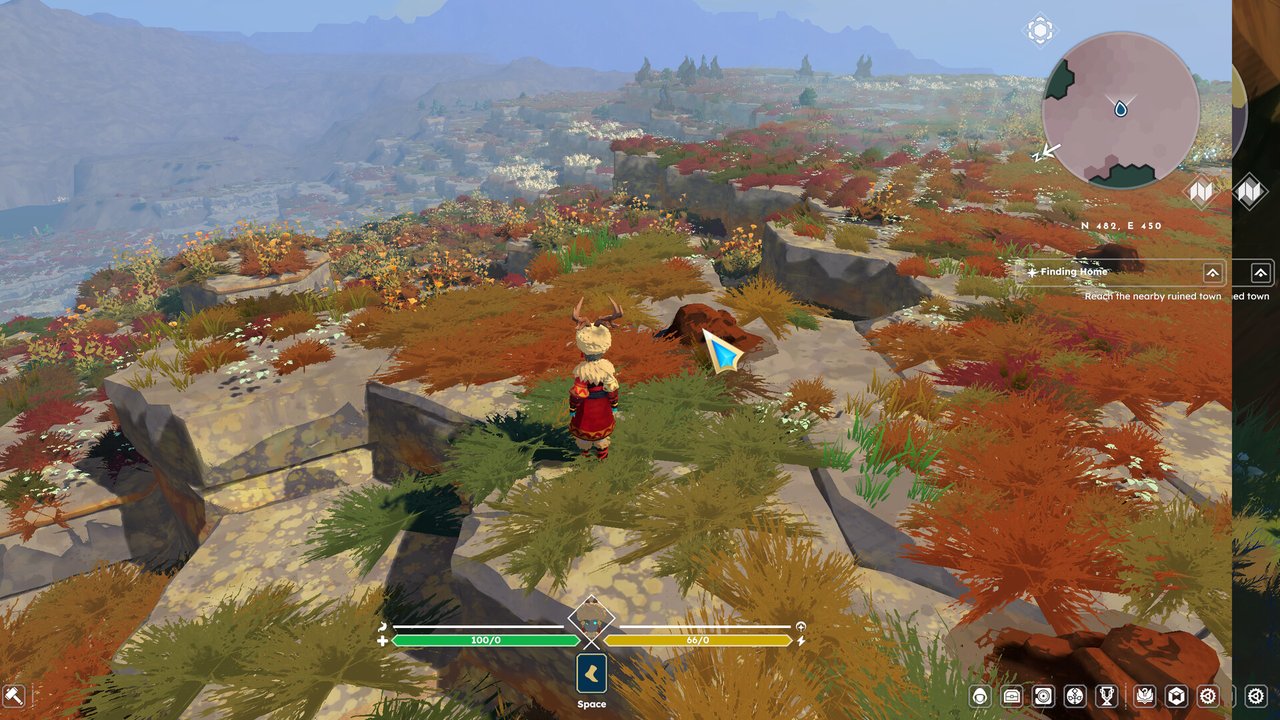Image resolution: width=1280 pixels, height=720 pixels.
Task: Open the question mark book guide
Action: 1144,696
